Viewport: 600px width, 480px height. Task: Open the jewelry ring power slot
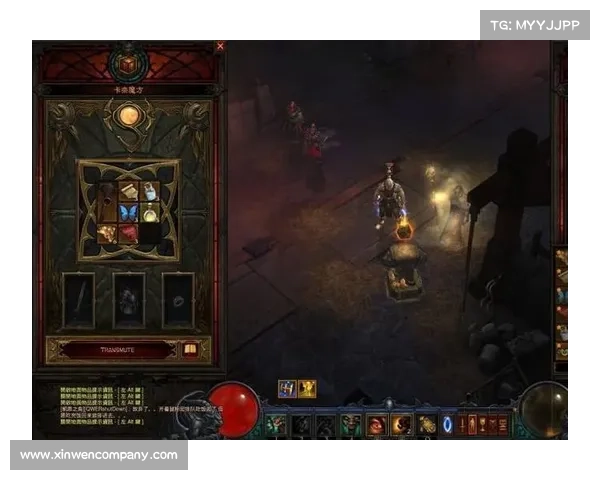(178, 300)
